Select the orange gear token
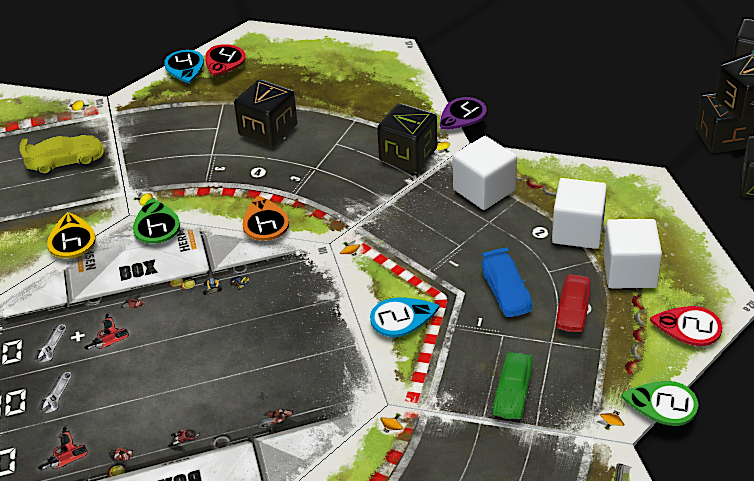 (266, 222)
